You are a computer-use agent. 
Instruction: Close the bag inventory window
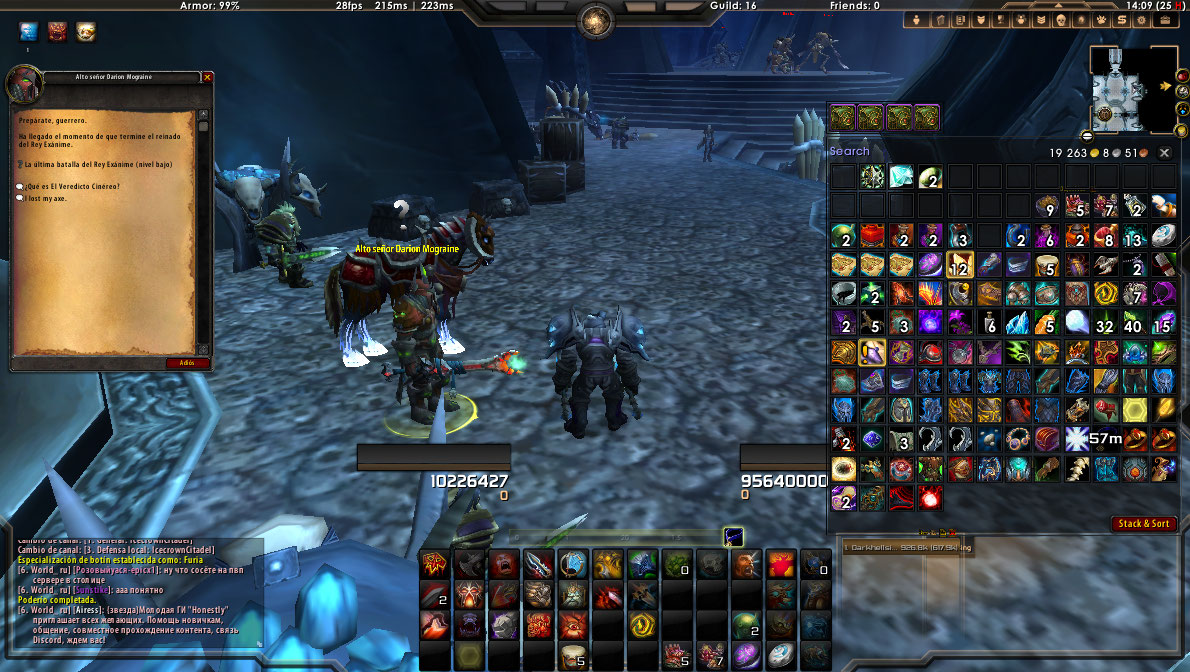(1164, 153)
